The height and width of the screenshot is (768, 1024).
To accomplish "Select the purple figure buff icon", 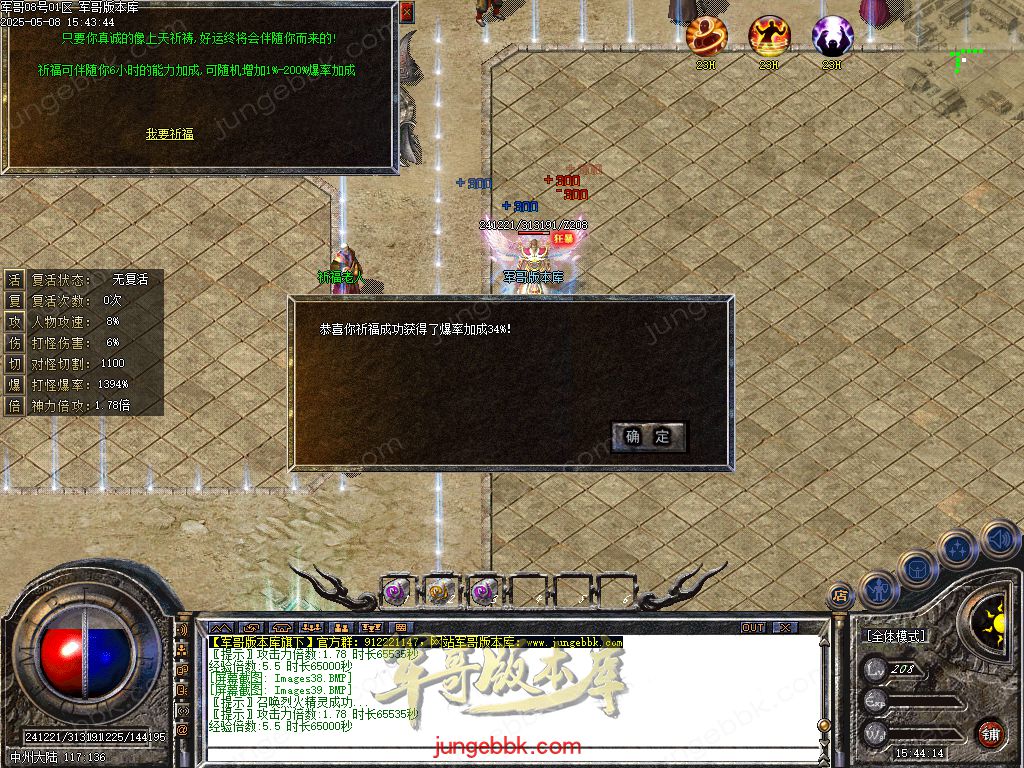I will pyautogui.click(x=832, y=36).
